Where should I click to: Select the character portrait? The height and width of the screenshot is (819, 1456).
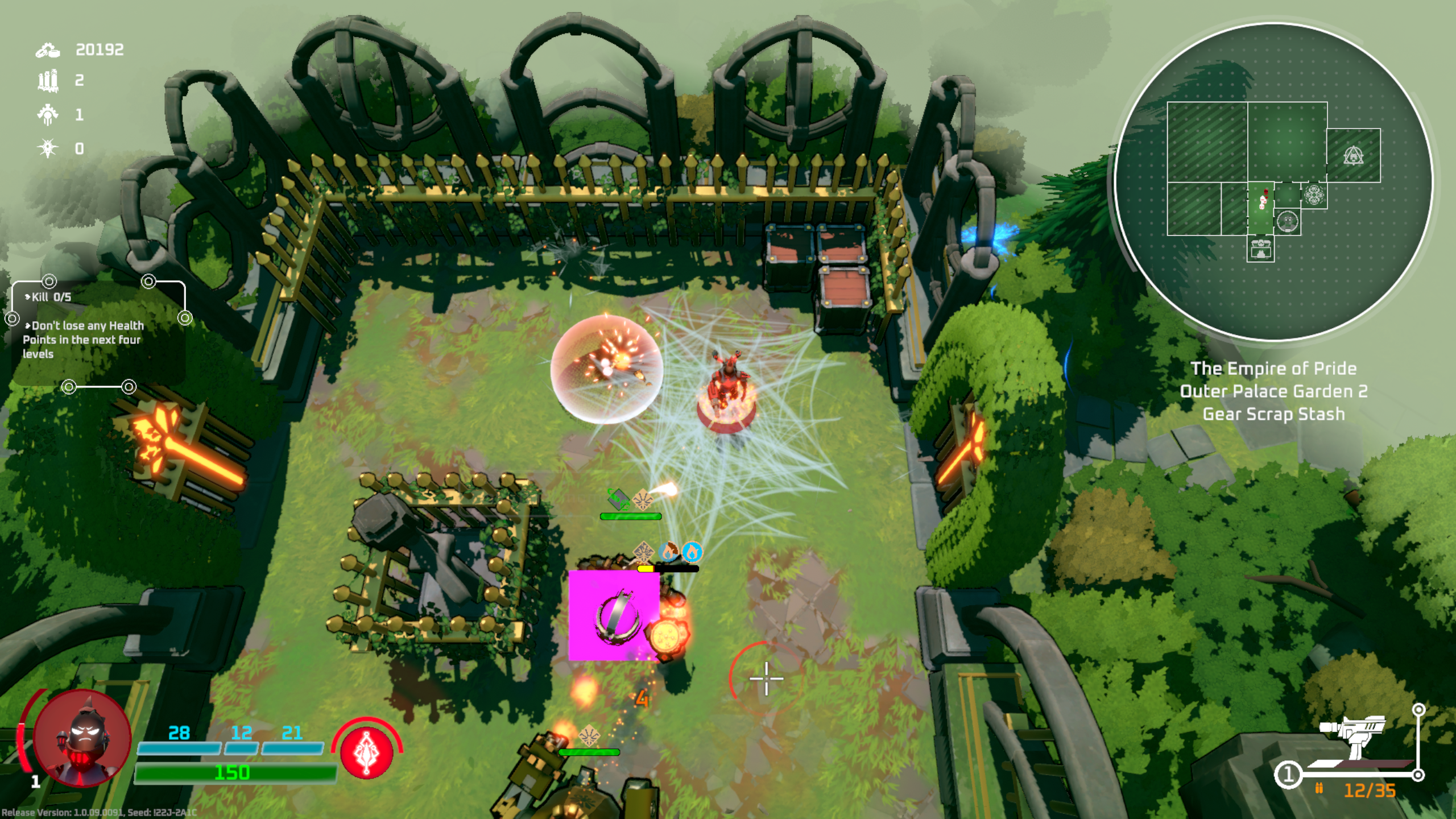[x=82, y=738]
